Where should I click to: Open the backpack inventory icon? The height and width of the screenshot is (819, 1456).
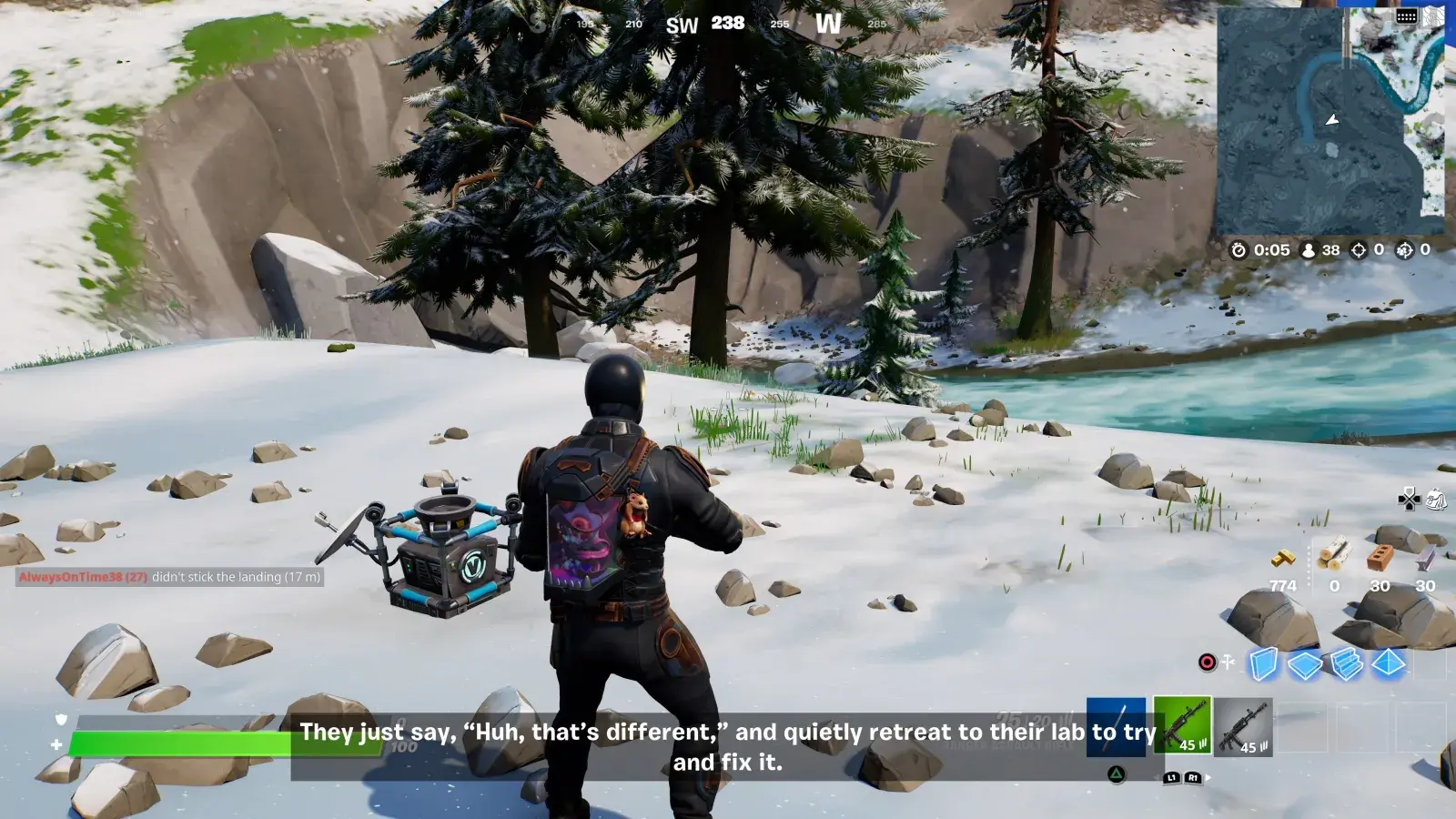[1437, 499]
